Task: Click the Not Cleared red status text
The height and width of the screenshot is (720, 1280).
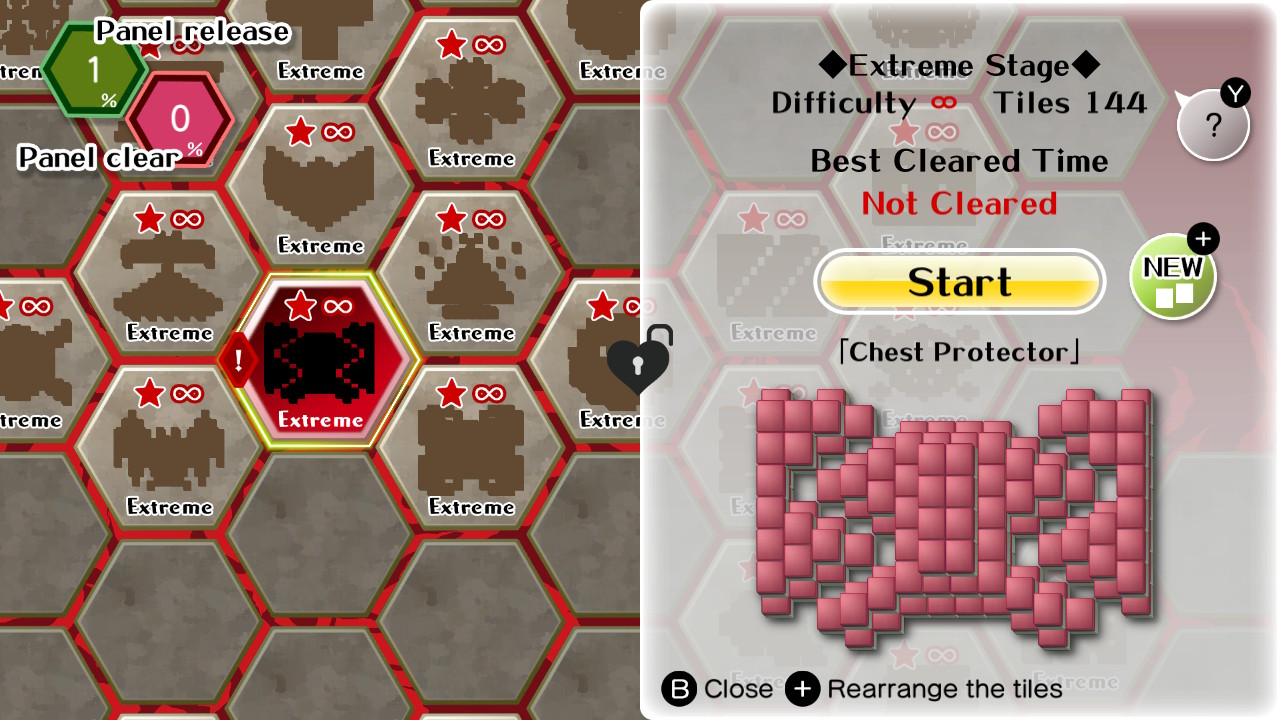Action: click(958, 203)
